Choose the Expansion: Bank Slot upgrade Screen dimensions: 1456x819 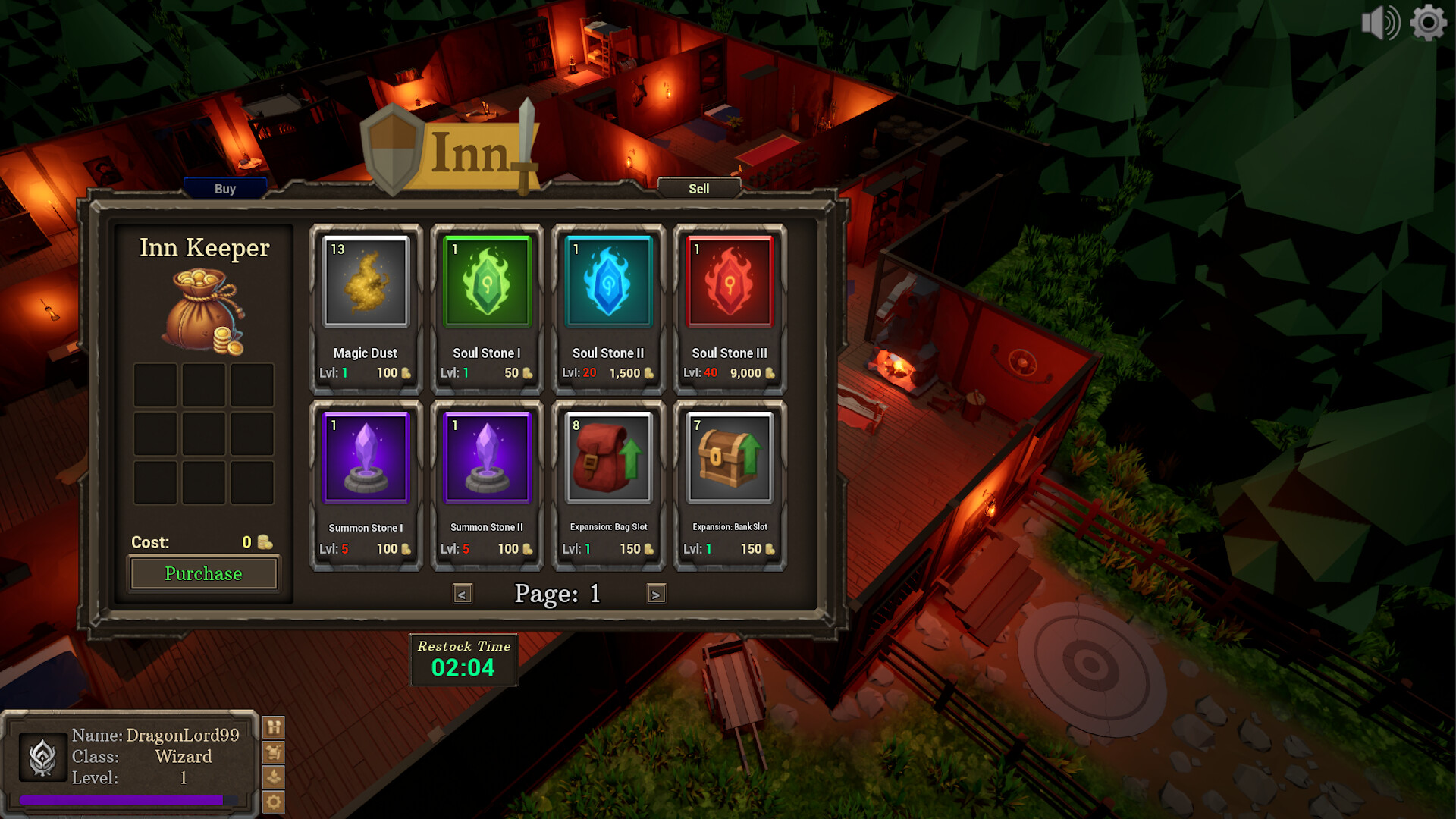[730, 457]
